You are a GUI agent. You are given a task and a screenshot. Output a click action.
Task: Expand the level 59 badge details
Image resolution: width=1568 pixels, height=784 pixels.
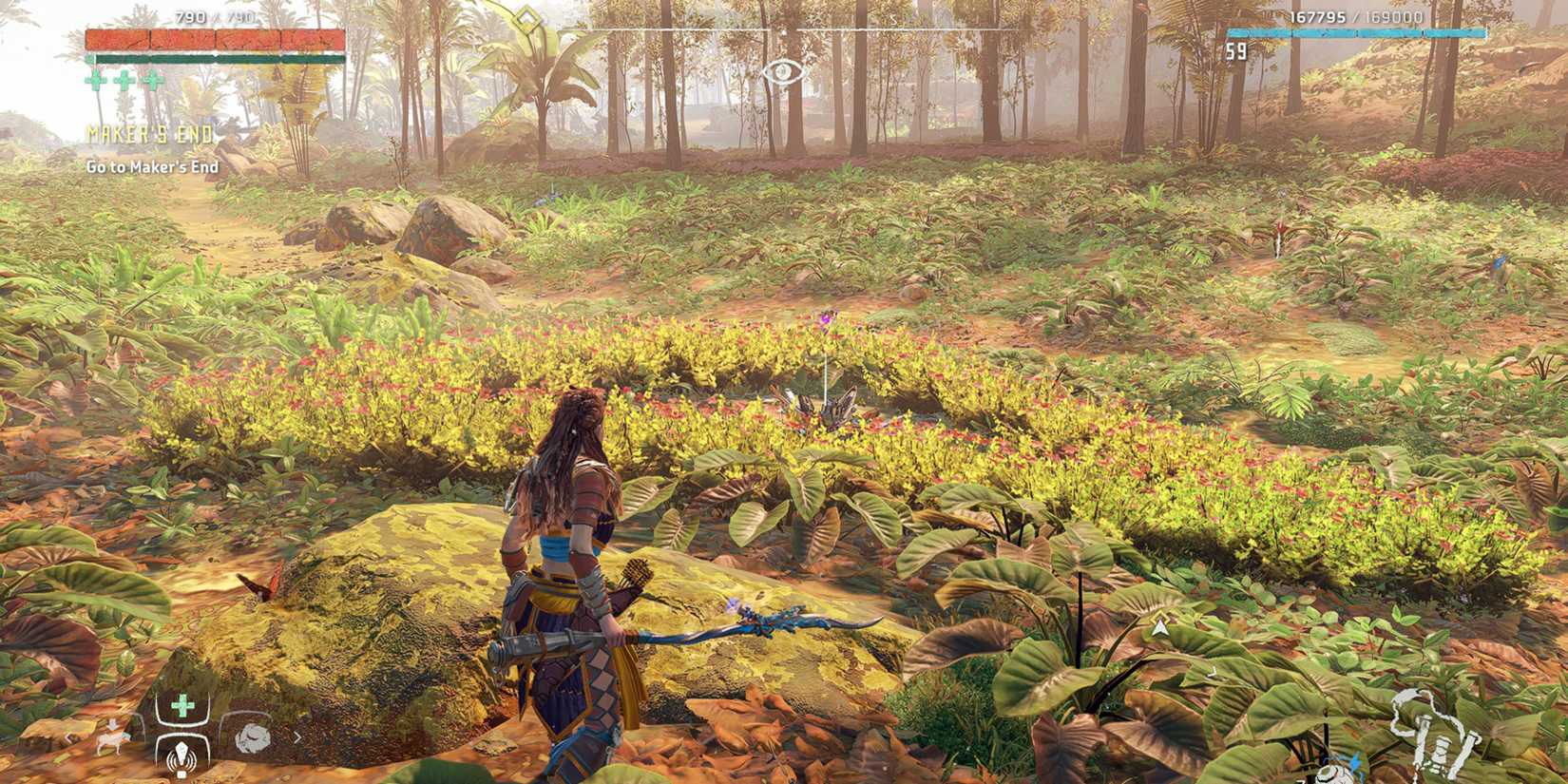pyautogui.click(x=1237, y=51)
